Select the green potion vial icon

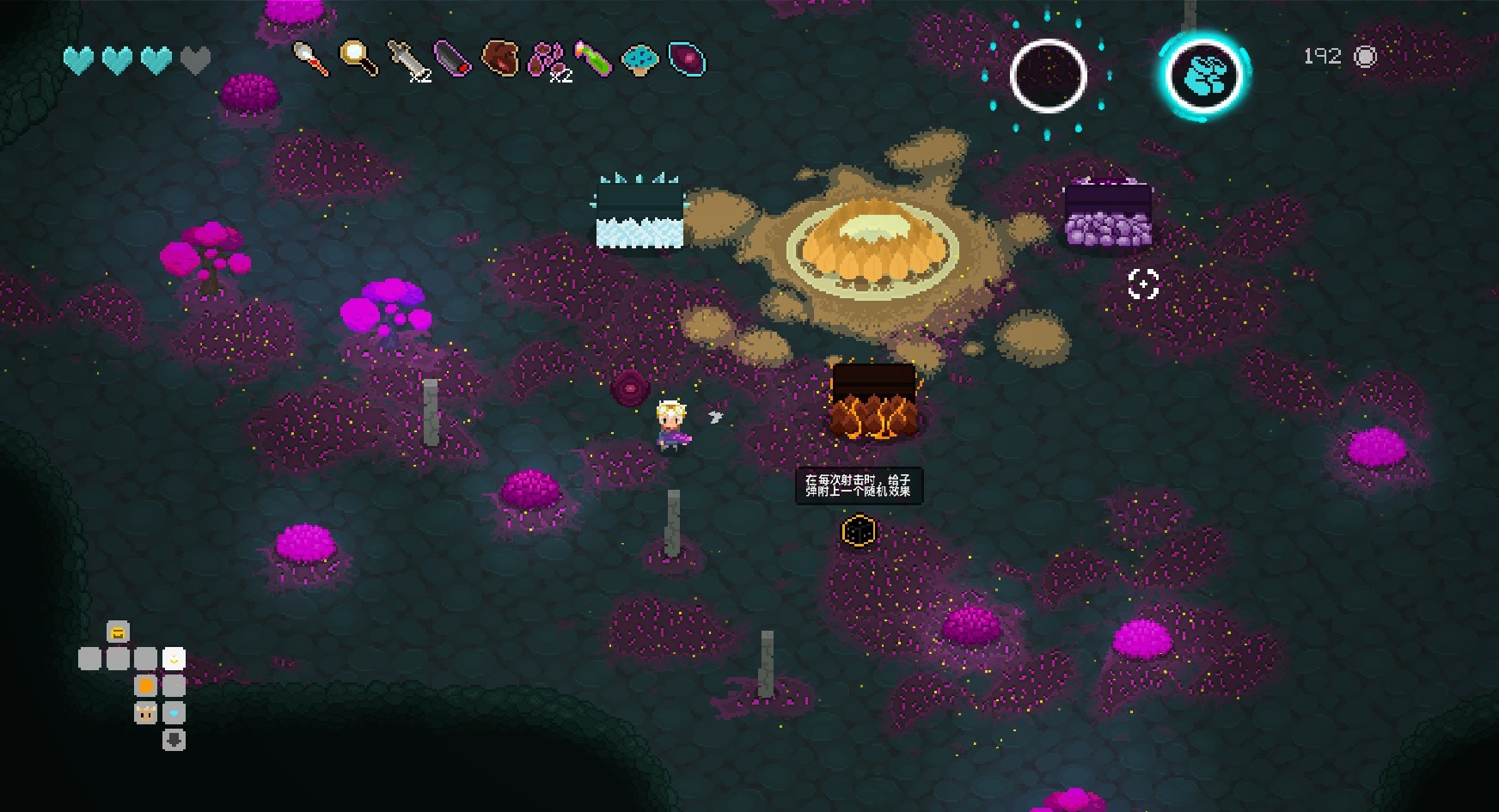(593, 58)
